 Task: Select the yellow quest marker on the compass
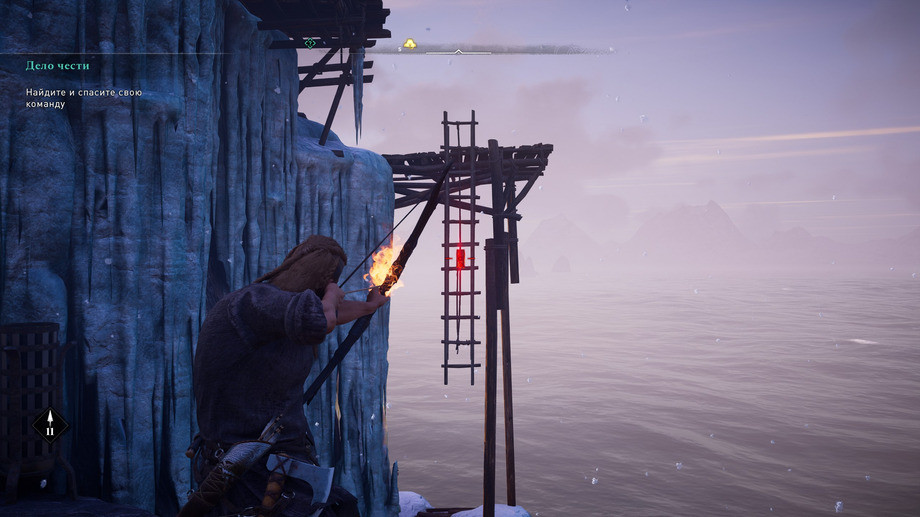(410, 43)
